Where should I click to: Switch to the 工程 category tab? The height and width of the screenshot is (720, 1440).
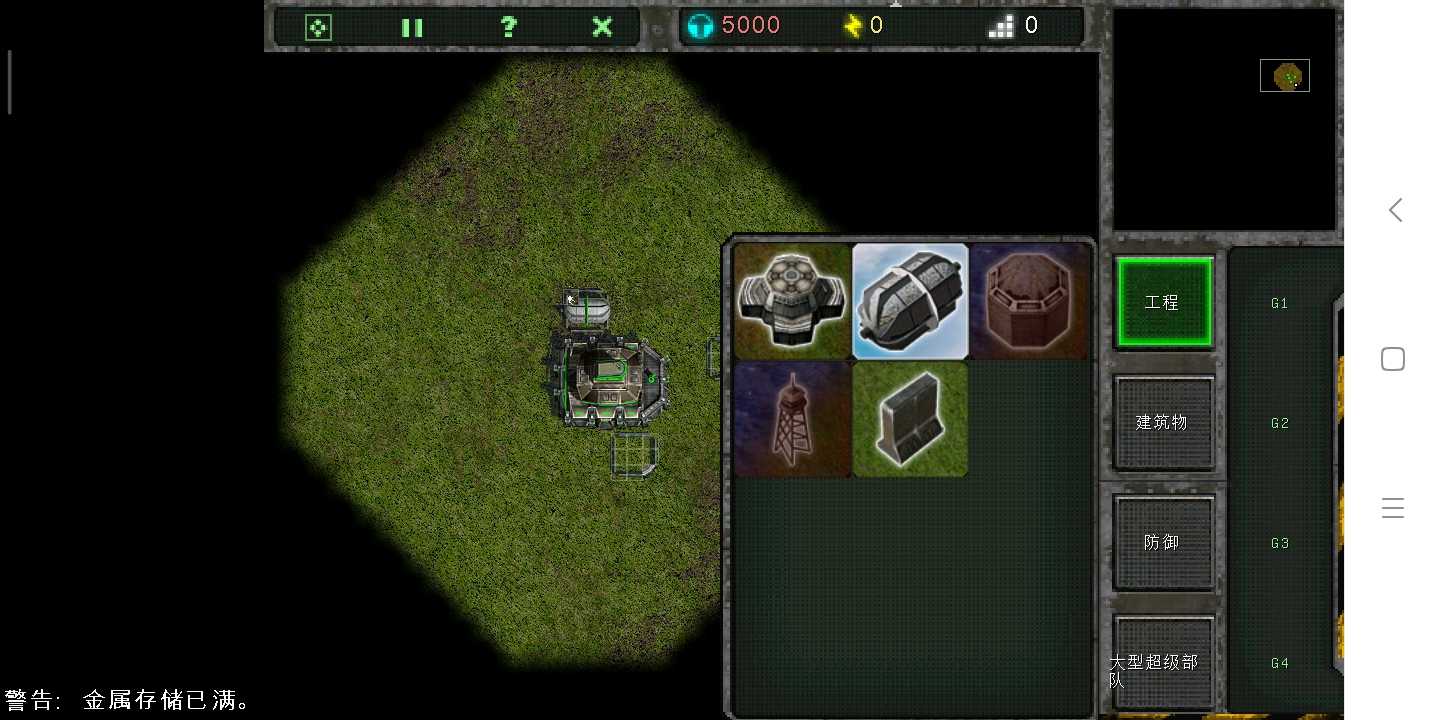[1164, 302]
